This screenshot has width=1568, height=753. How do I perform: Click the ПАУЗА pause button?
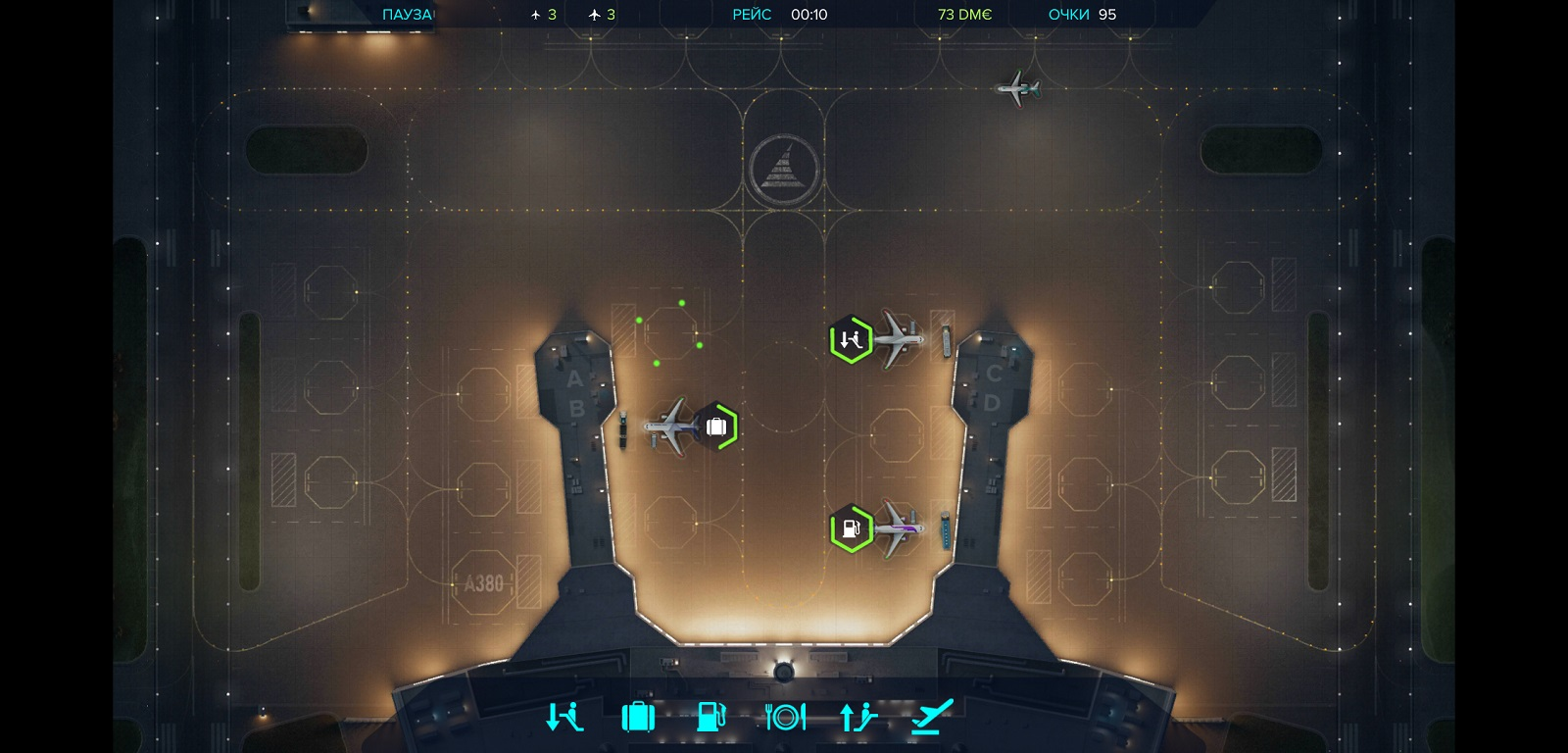pos(407,15)
